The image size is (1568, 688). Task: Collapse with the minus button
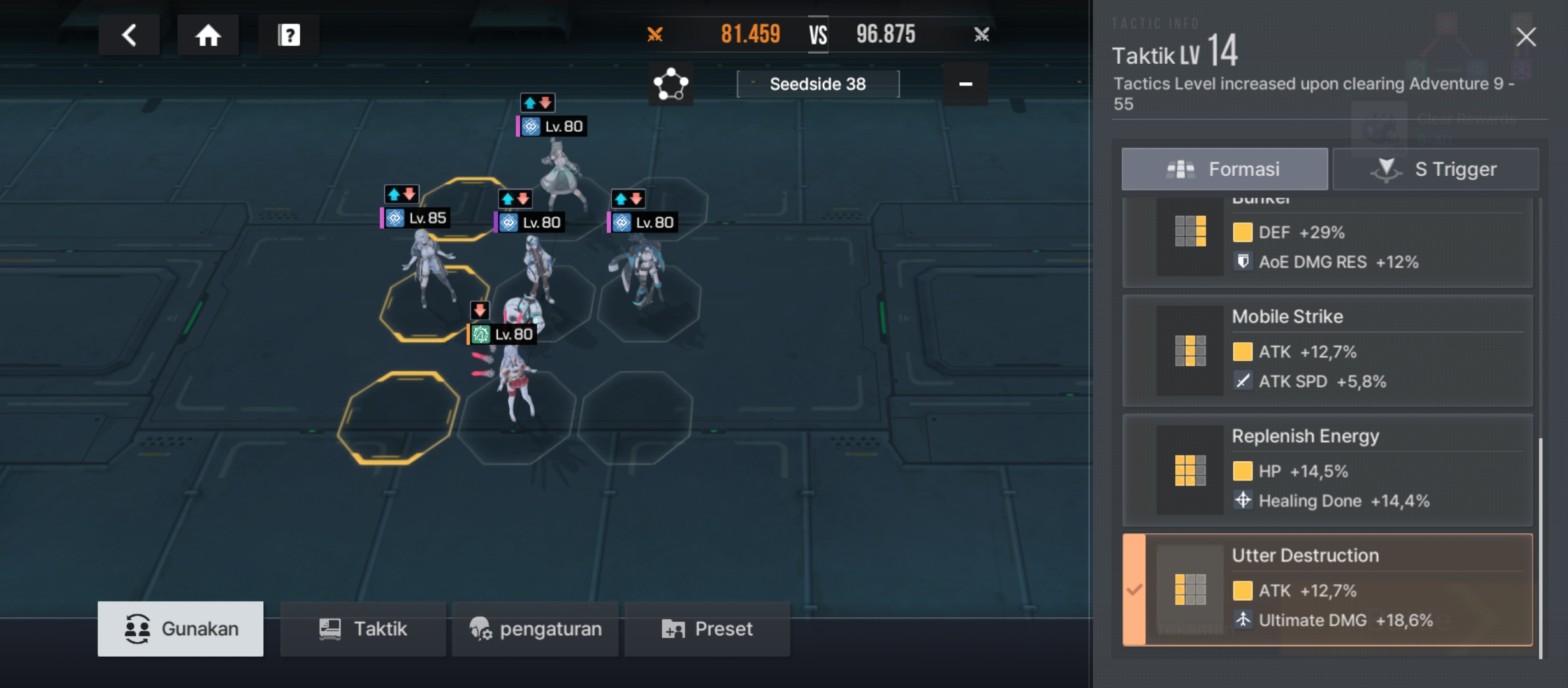coord(966,84)
